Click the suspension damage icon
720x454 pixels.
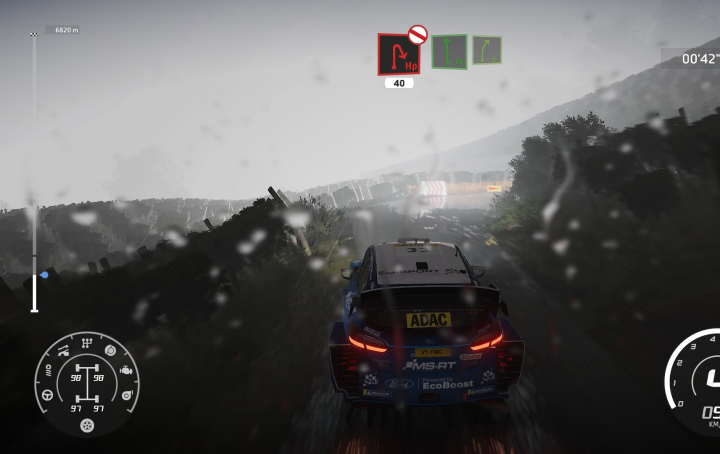click(x=64, y=350)
